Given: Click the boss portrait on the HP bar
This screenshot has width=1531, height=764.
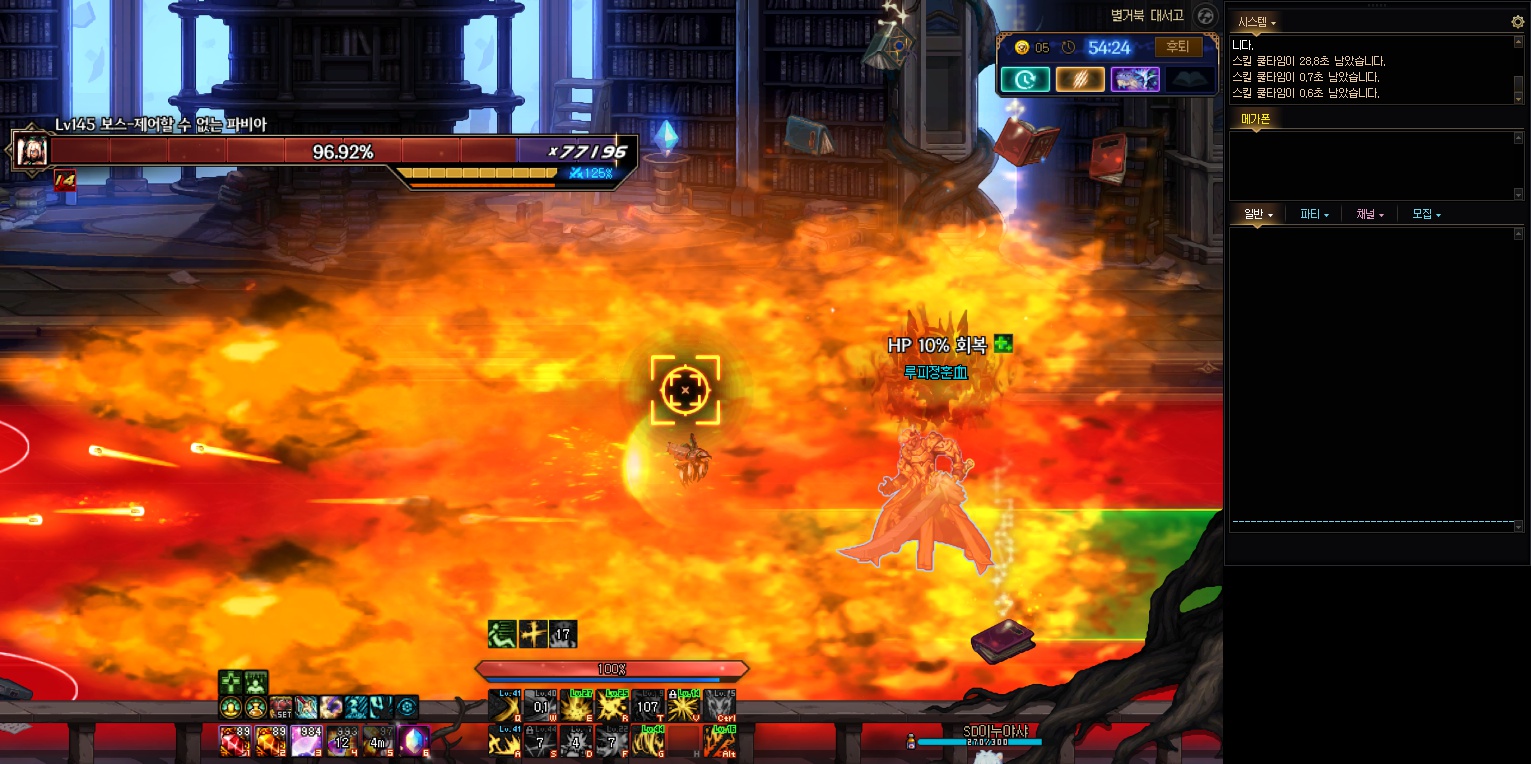Looking at the screenshot, I should pos(30,151).
